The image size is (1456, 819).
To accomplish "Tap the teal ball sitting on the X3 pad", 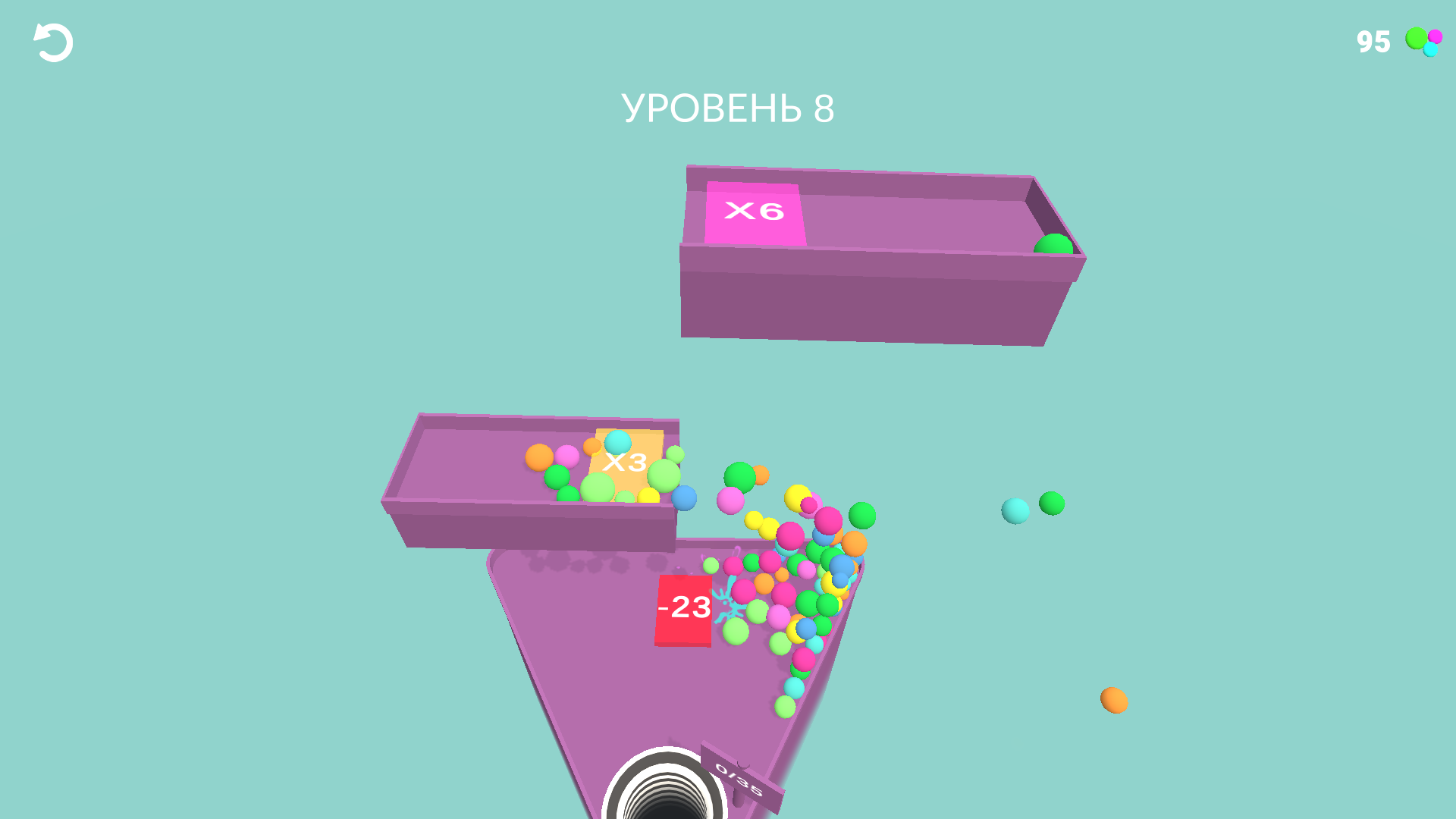I will 618,442.
